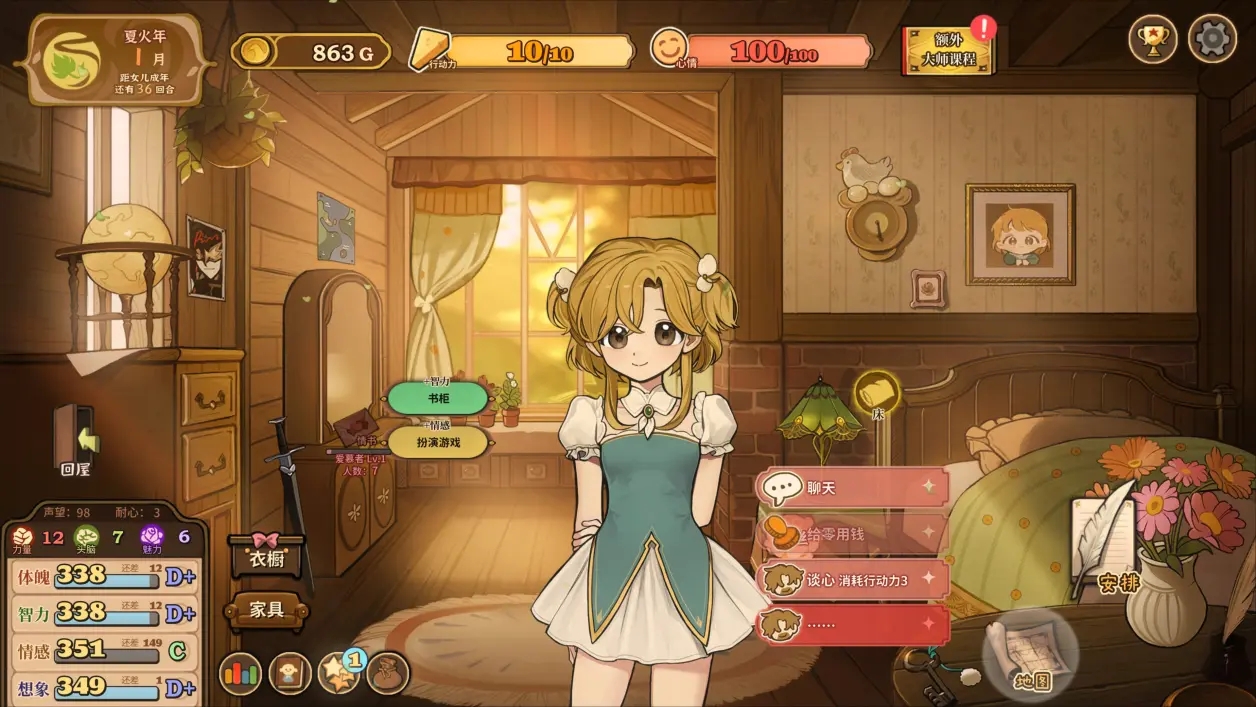
Task: Select the 书柜 bookshelf option
Action: click(x=438, y=398)
